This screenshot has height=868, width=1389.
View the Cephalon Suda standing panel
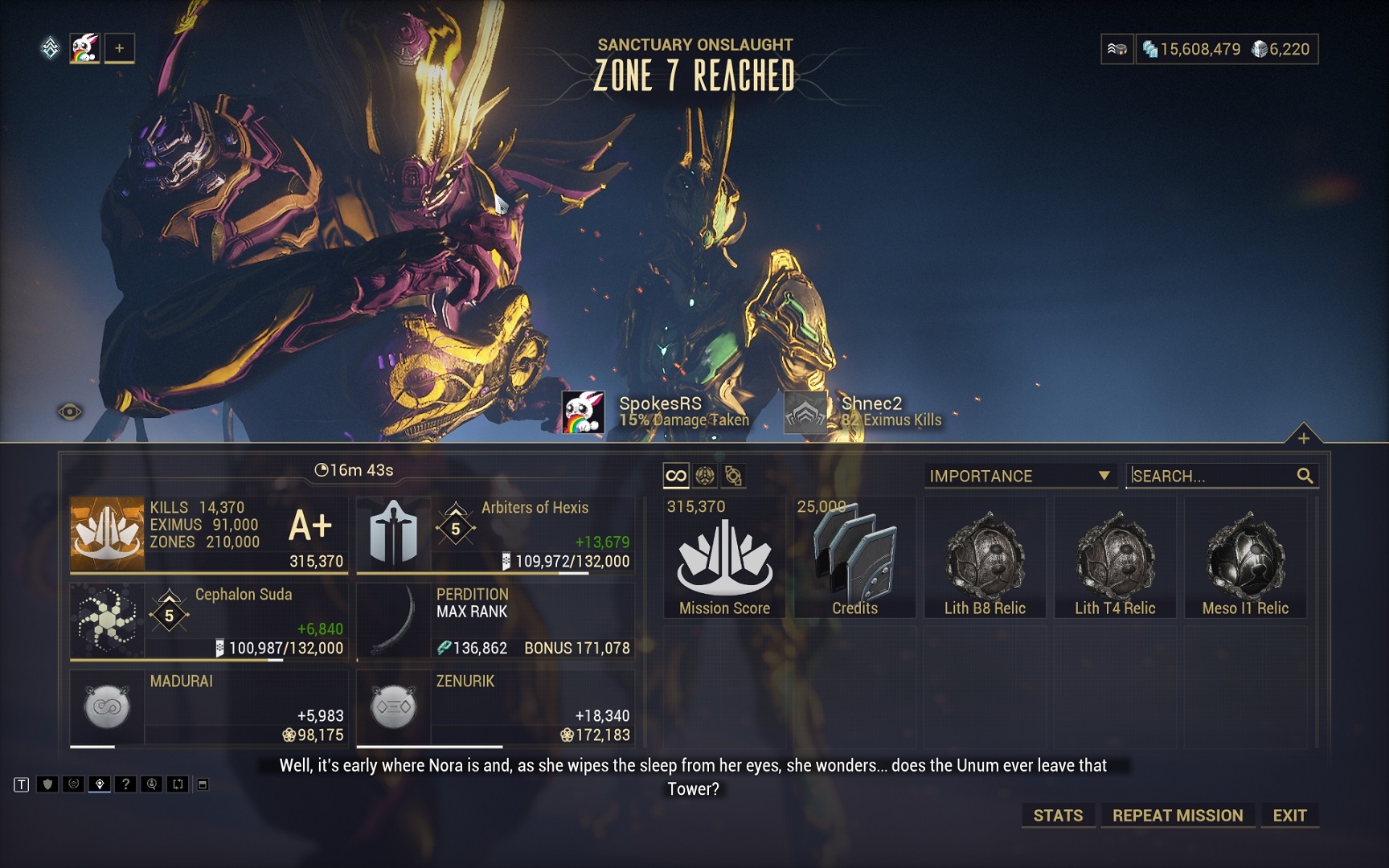point(209,621)
